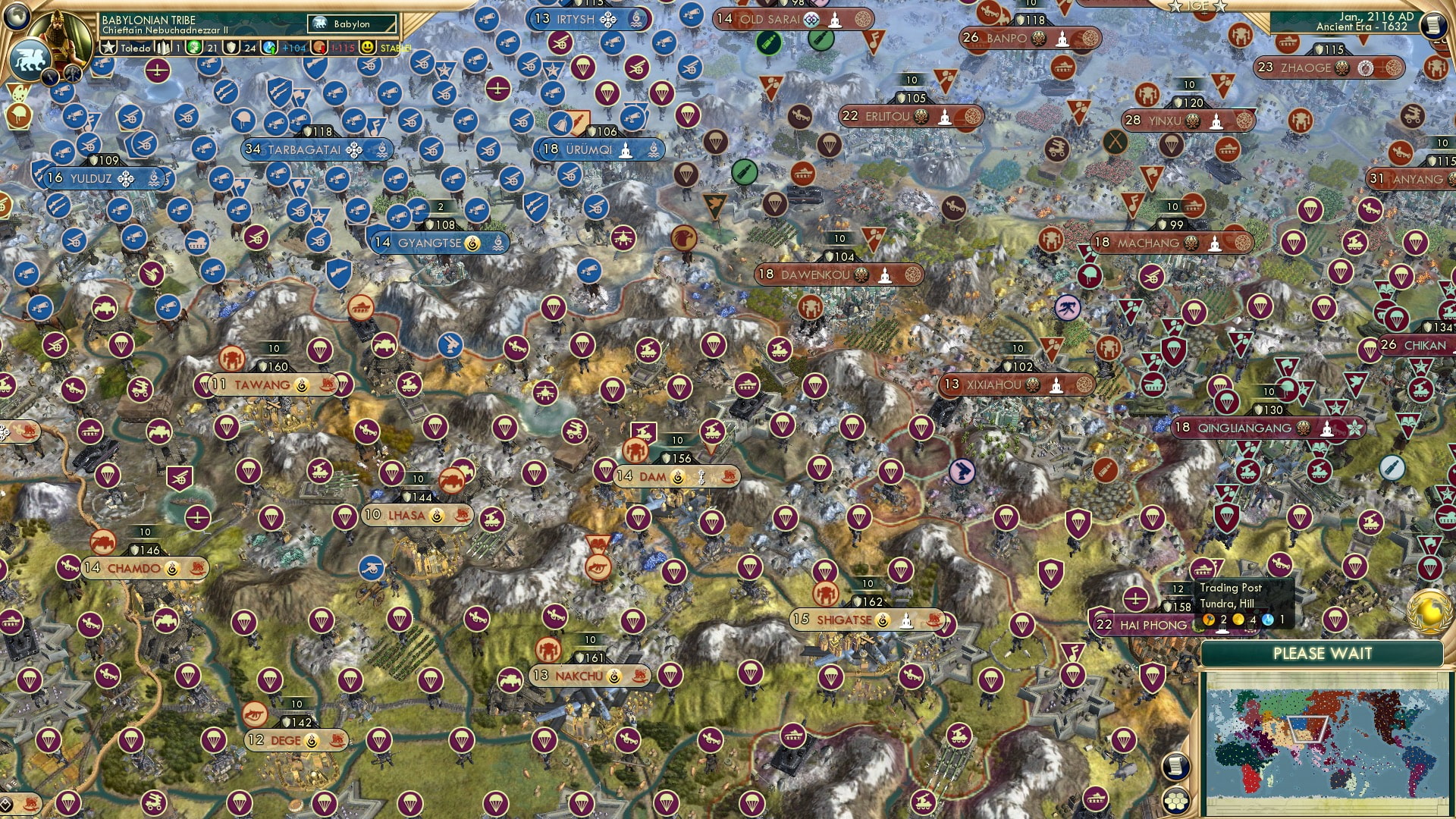Click the hexagon grid icon beside the minimap

(1177, 802)
